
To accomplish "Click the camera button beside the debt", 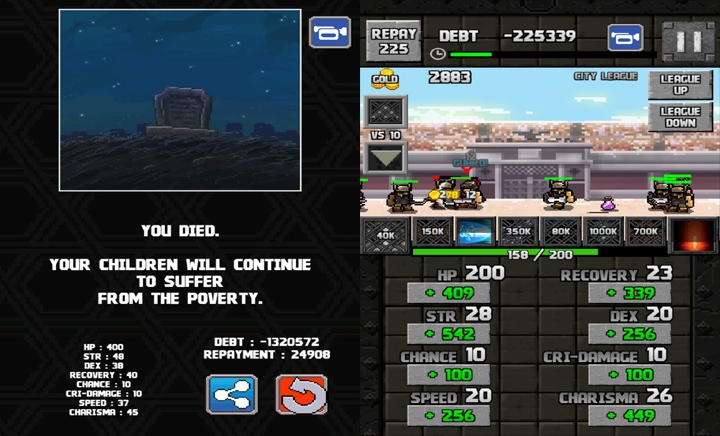I will tap(625, 38).
